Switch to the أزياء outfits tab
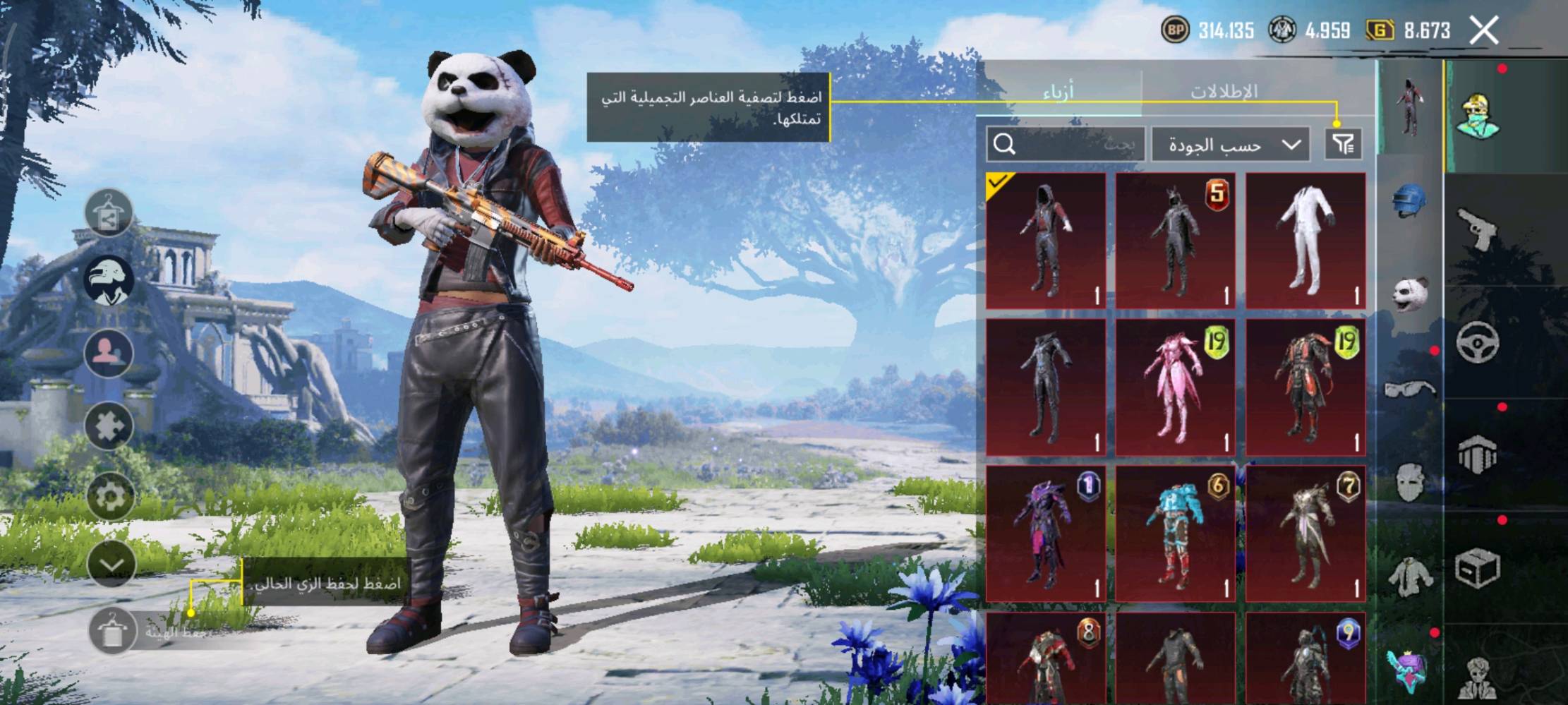The image size is (1568, 705). pos(1059,92)
